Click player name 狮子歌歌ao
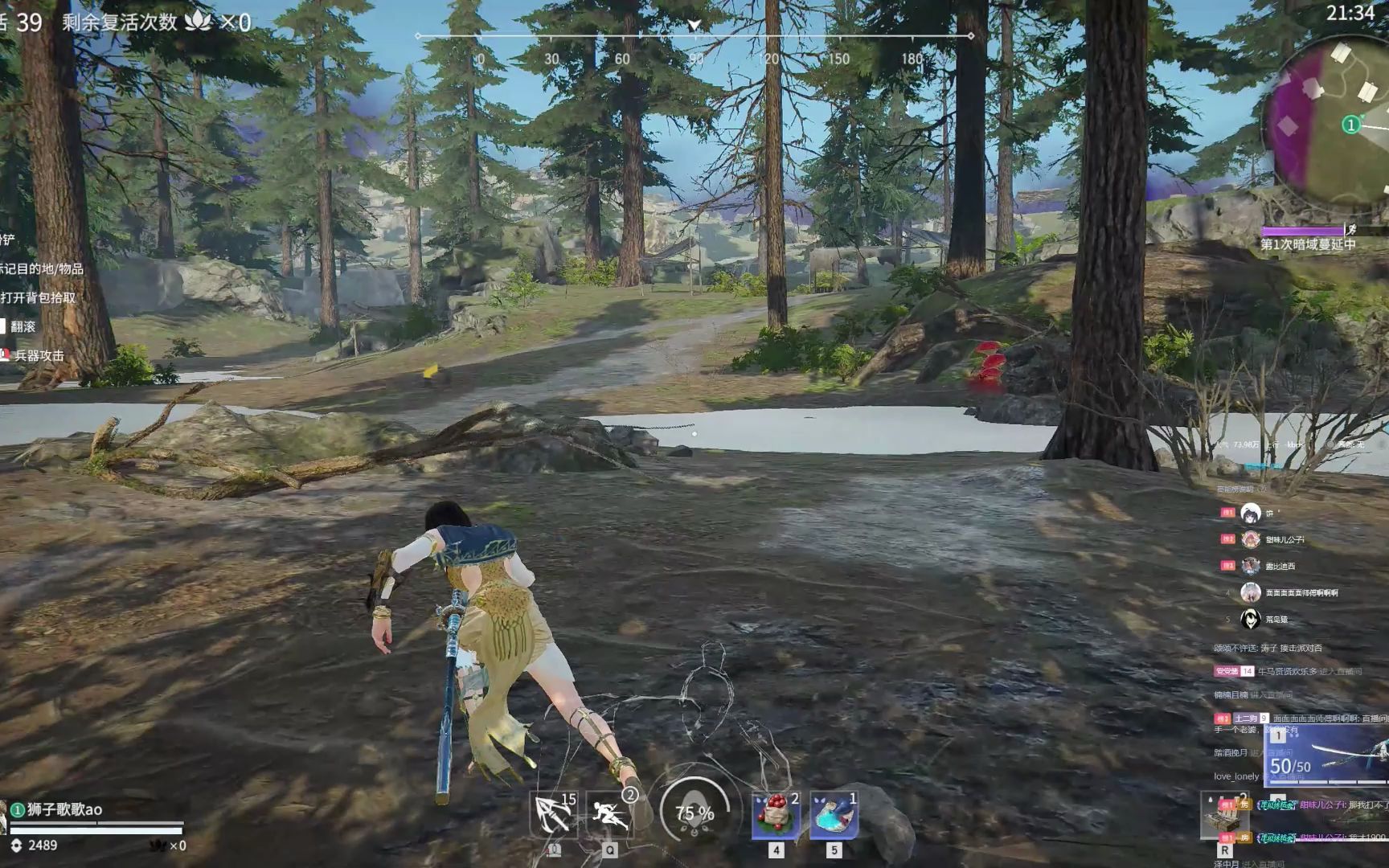 tap(64, 809)
